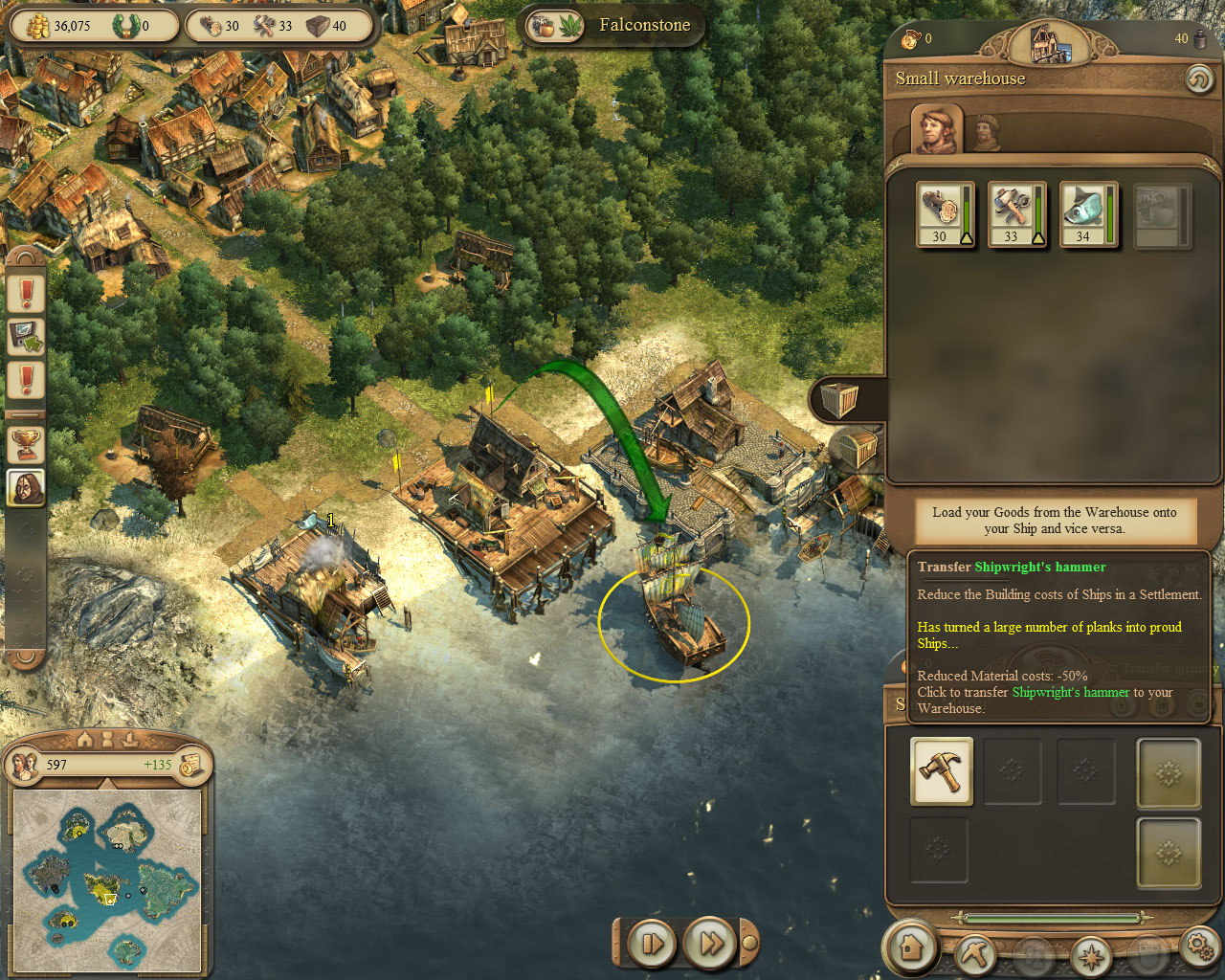
Task: Click the round return arrow beside Small warehouse
Action: [x=1198, y=78]
